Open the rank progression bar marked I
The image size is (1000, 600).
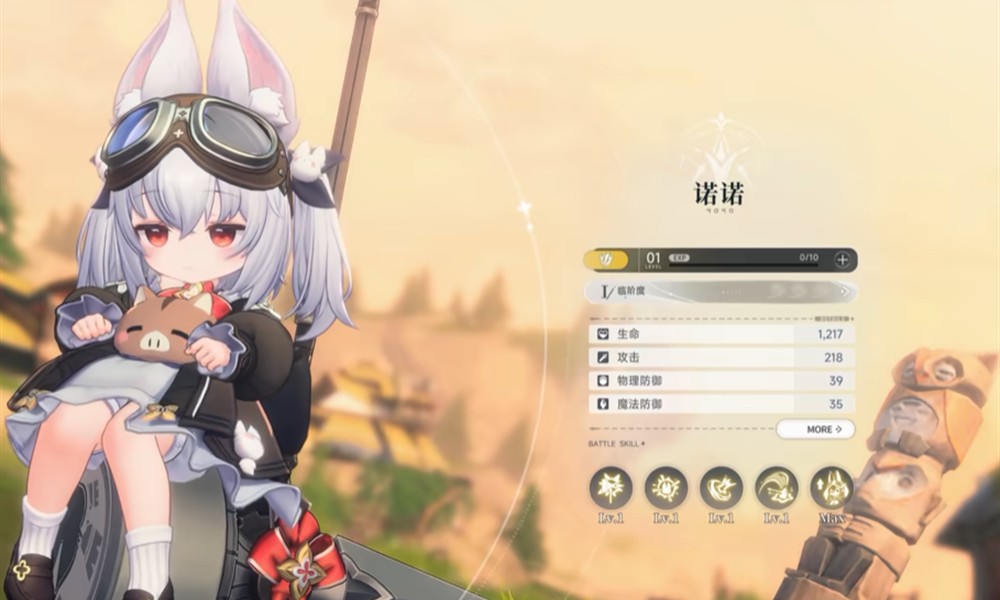coord(720,292)
